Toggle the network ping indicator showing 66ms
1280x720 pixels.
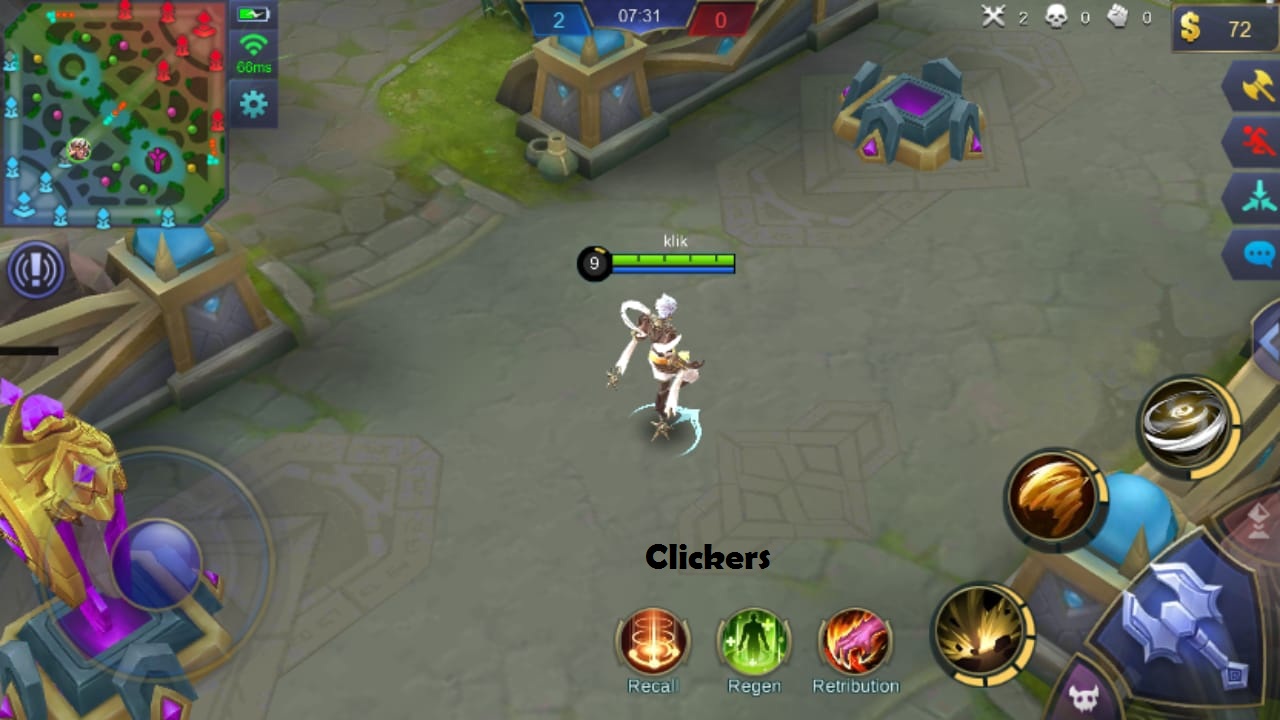(253, 52)
